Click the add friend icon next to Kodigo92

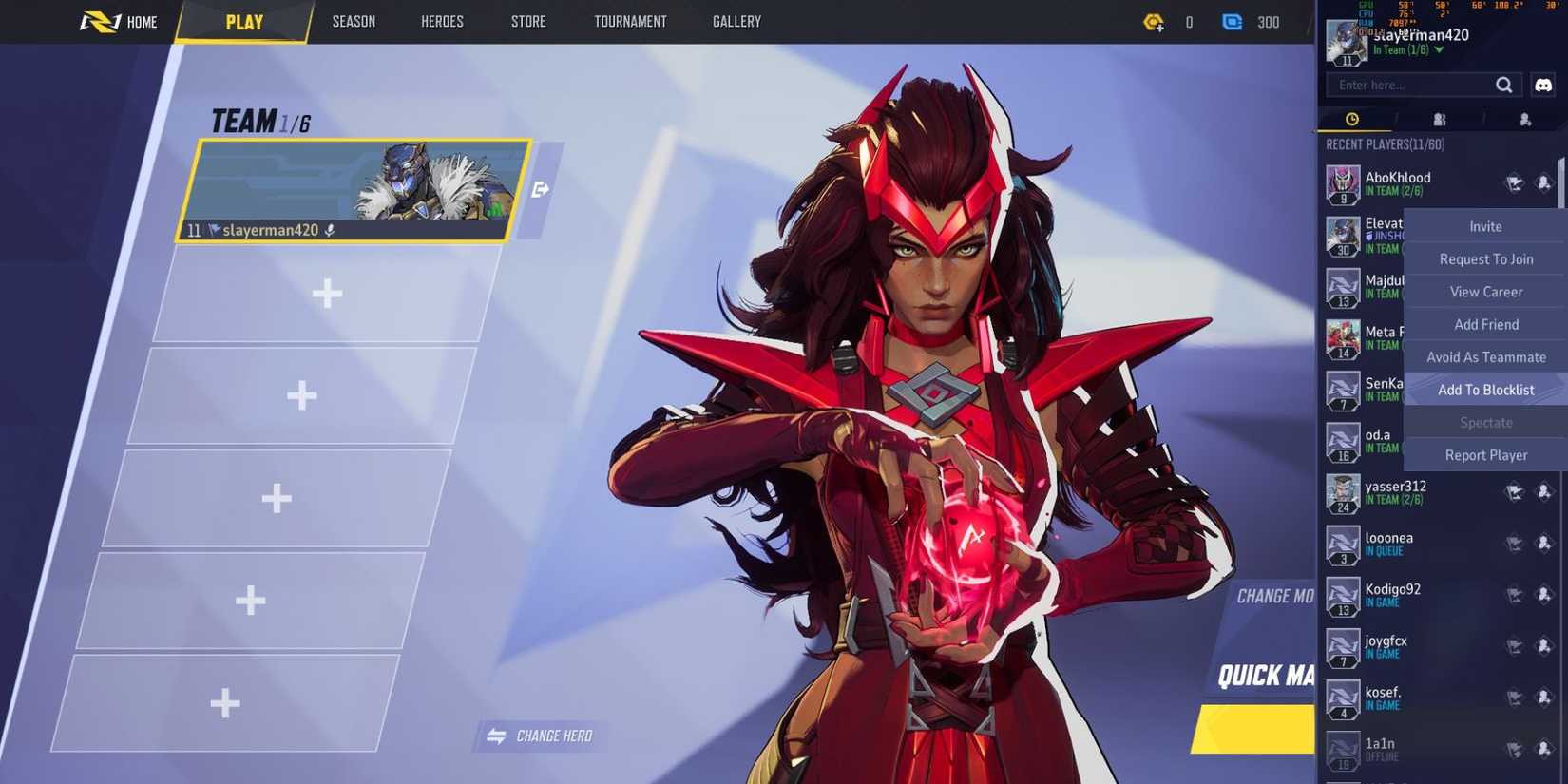[1543, 595]
